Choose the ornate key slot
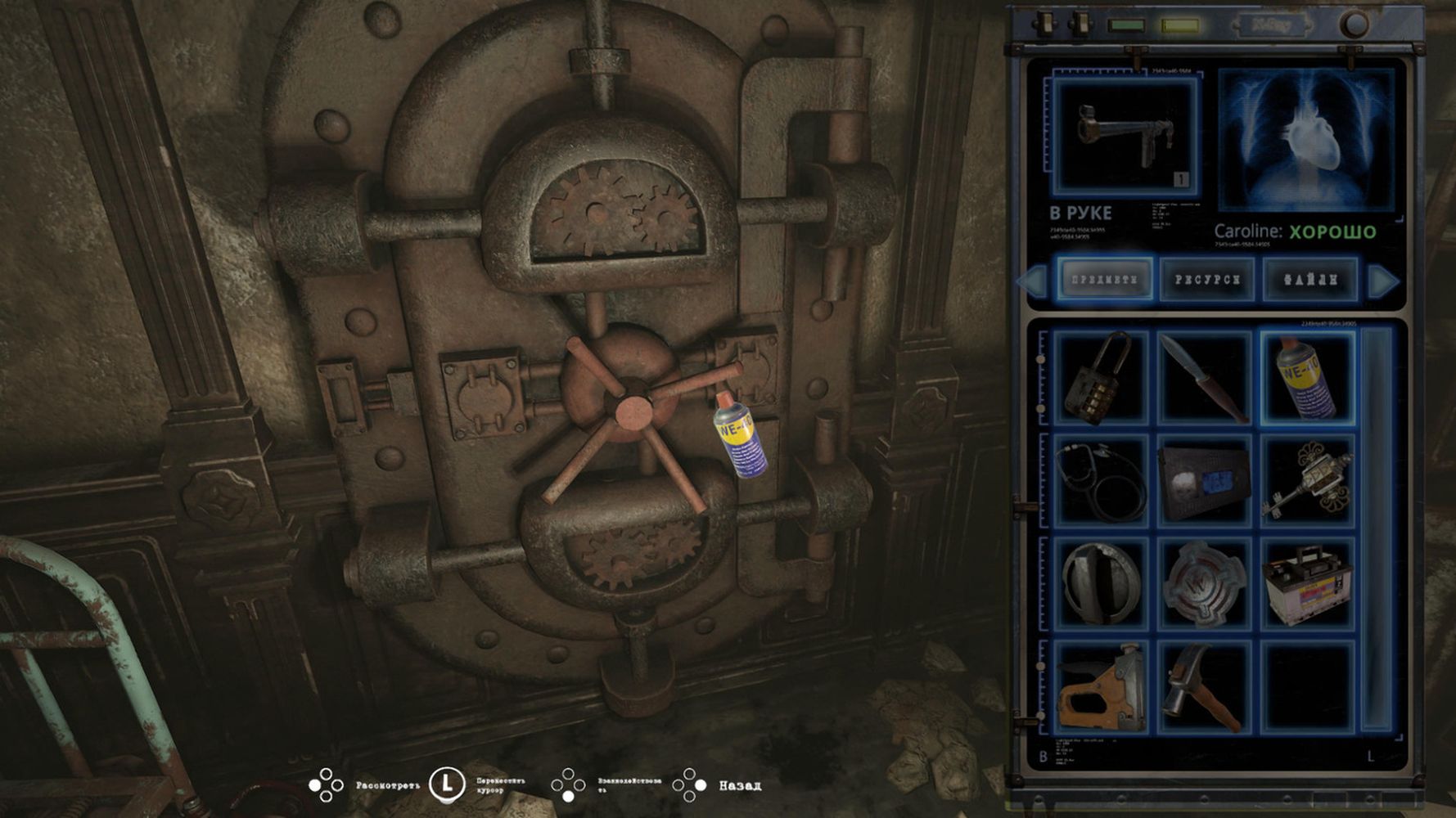 pyautogui.click(x=1307, y=480)
